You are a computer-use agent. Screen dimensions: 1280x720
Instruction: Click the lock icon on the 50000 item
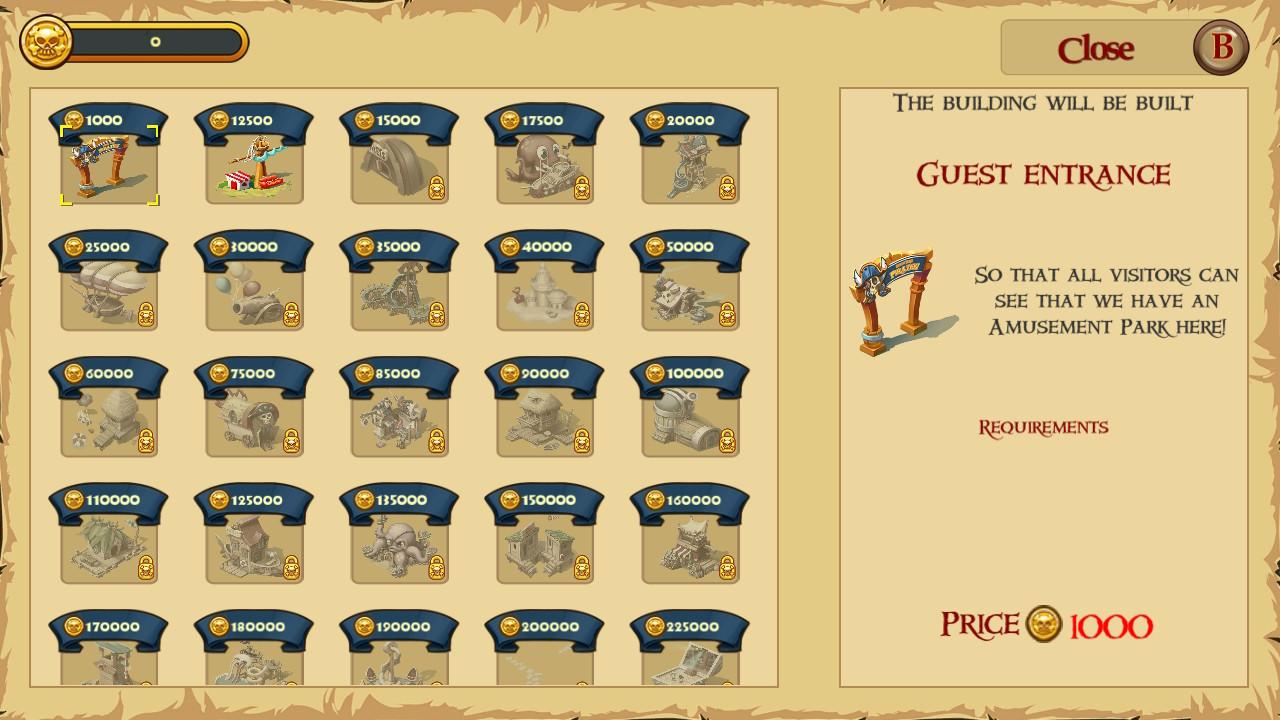point(727,314)
